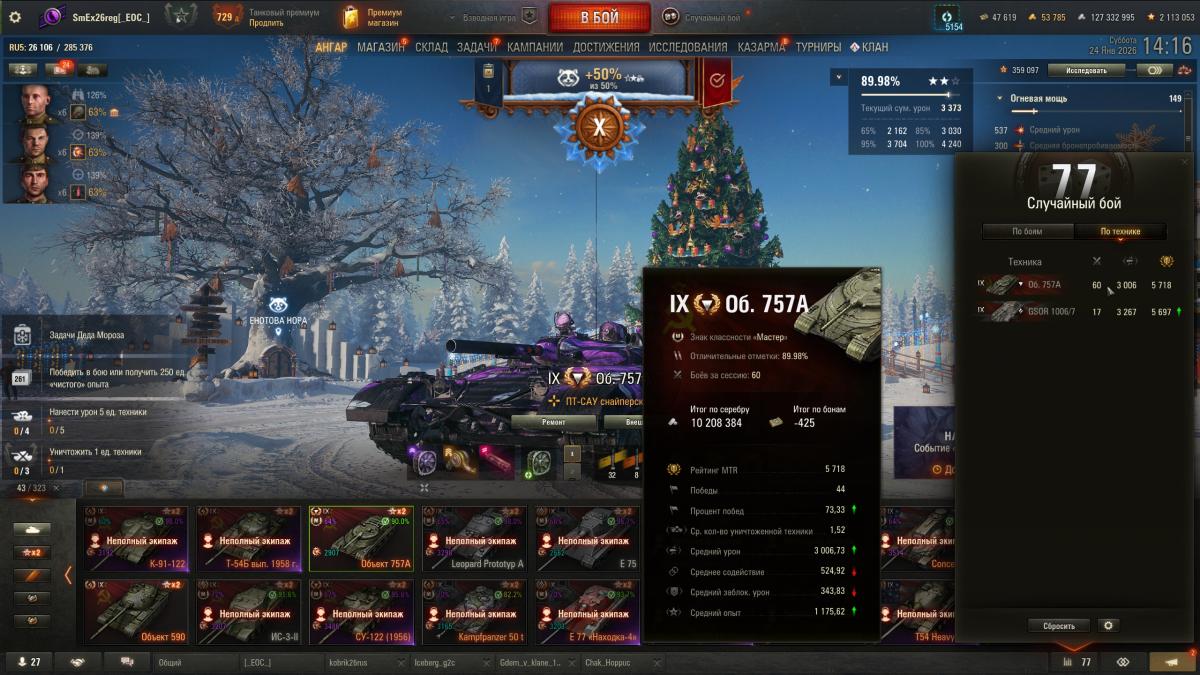
Task: Switch to the По боям tab
Action: click(1027, 231)
